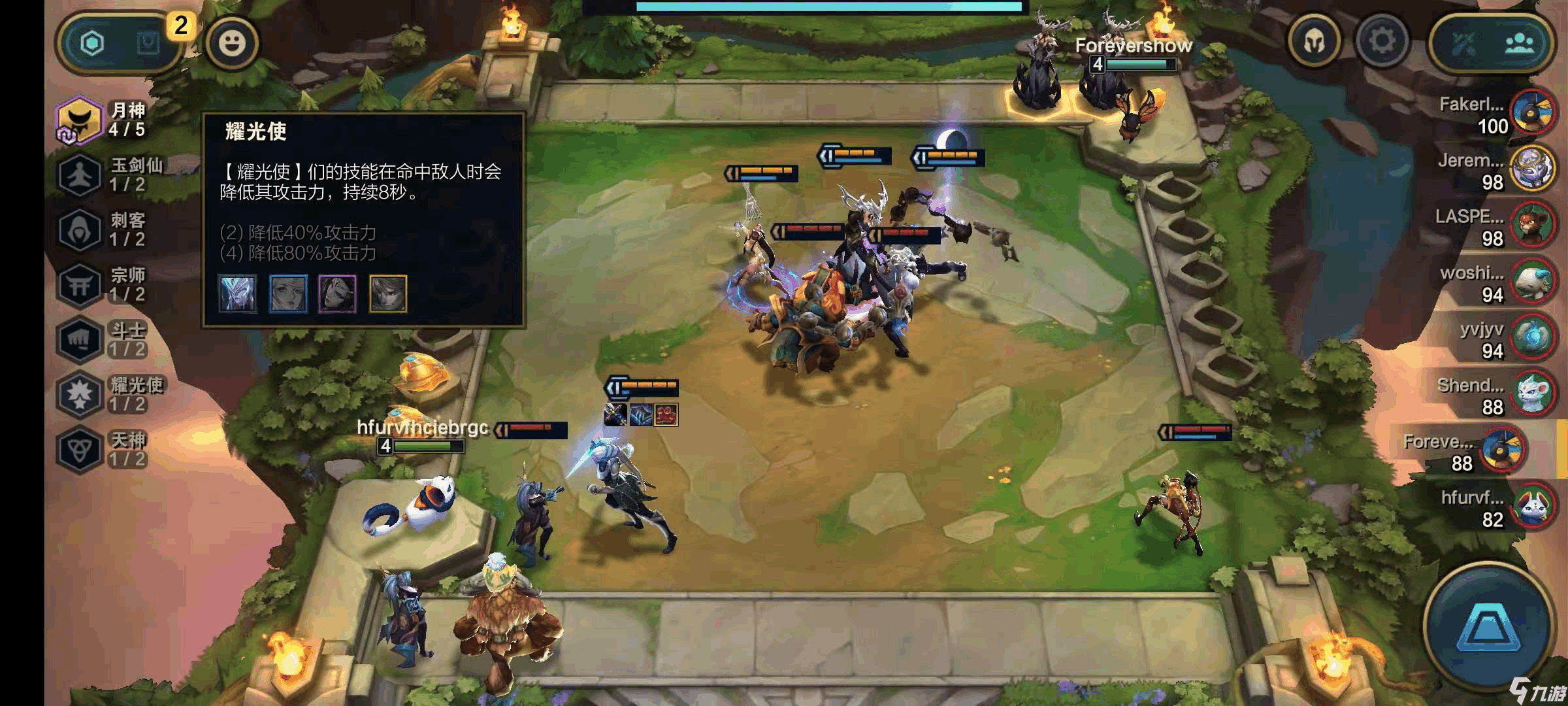This screenshot has width=1568, height=706.
Task: View the 天神 trait entry
Action: click(105, 449)
